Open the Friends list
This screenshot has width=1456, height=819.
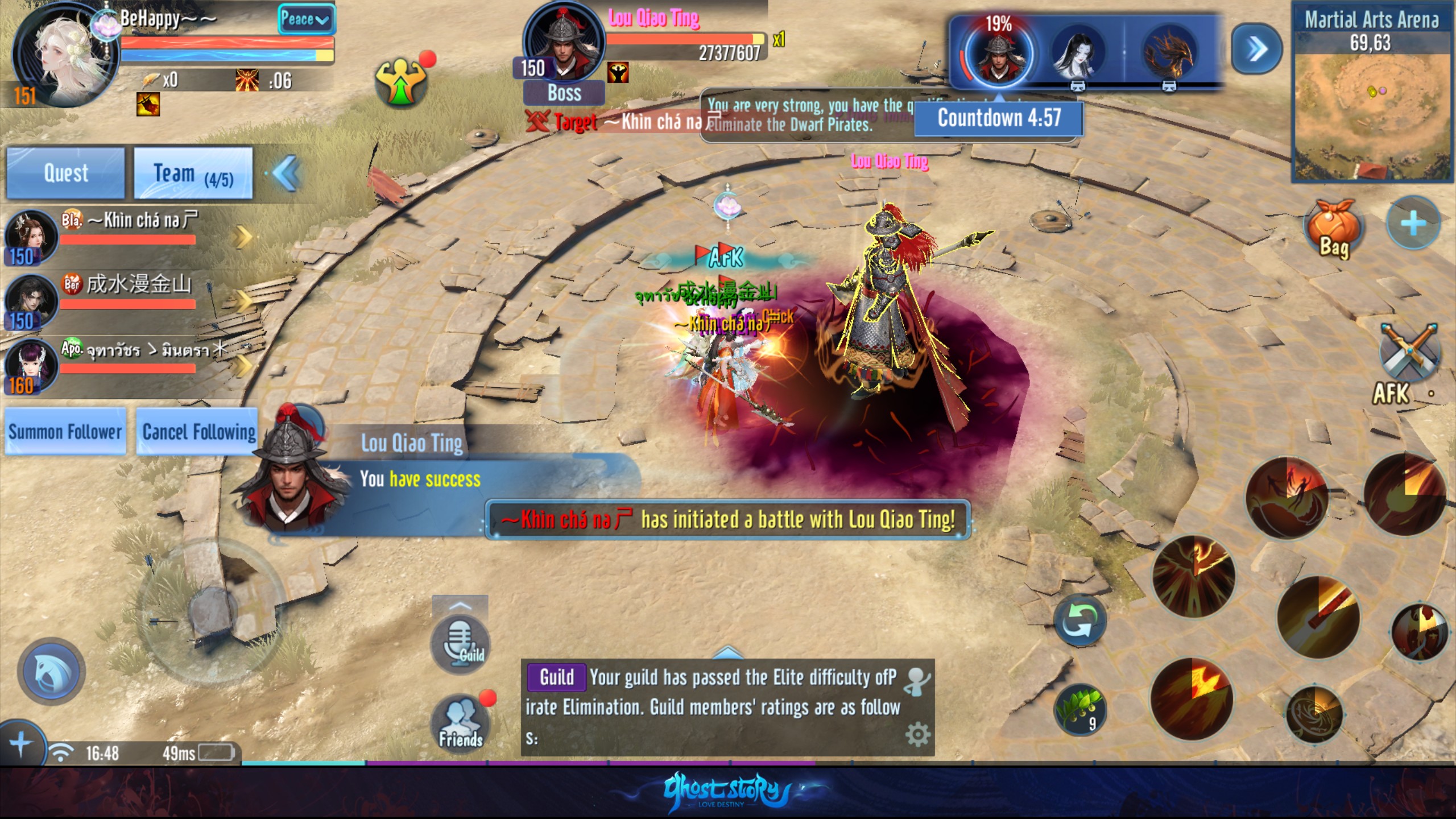point(461,723)
